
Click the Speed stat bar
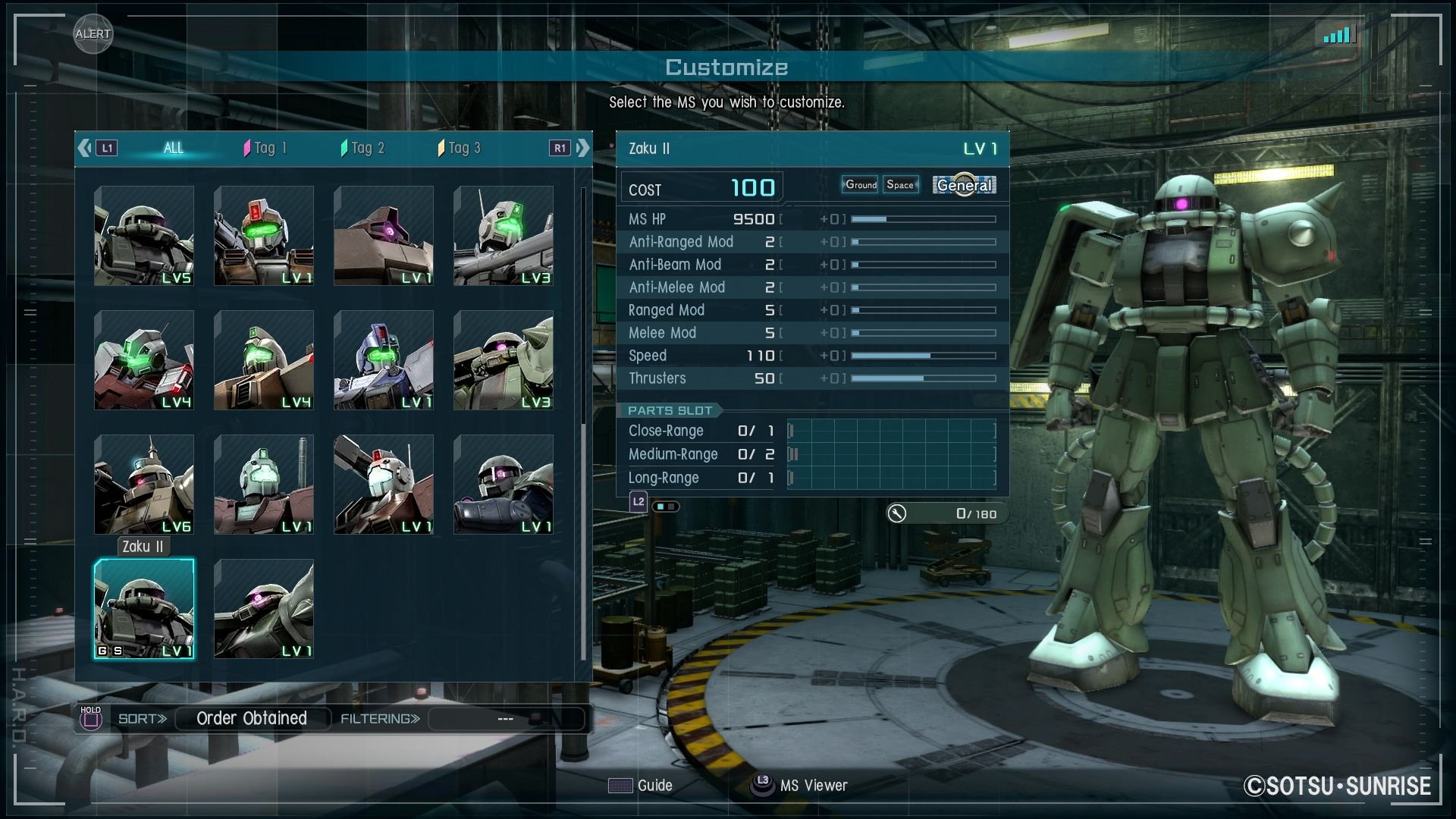921,355
